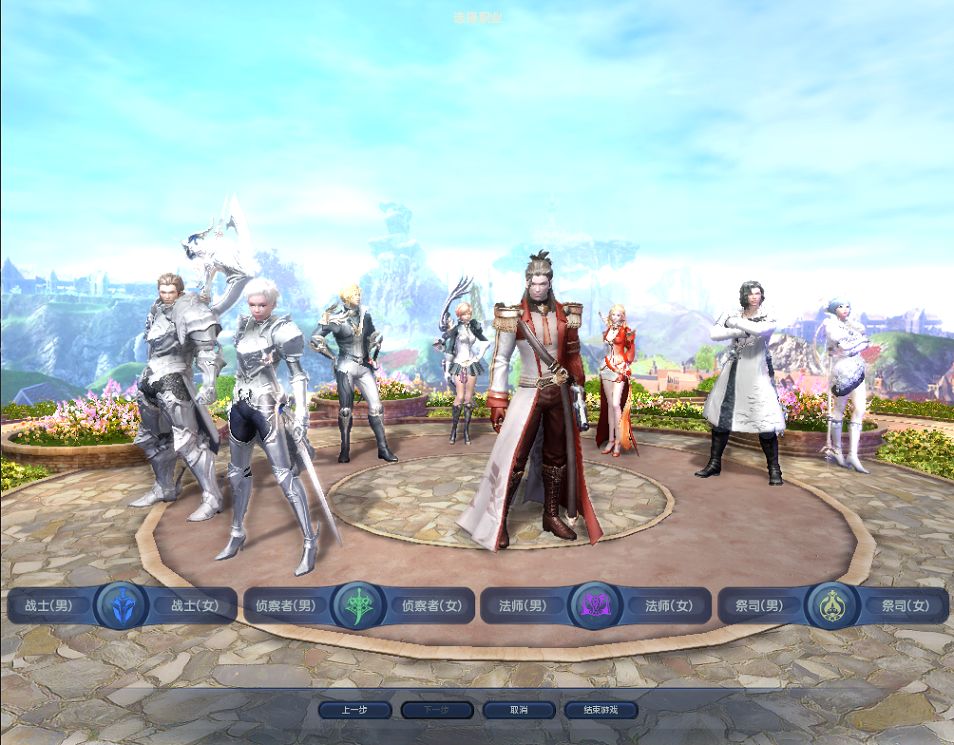Viewport: 954px width, 745px height.
Task: Choose the female Warrior class 战士(女)
Action: coord(194,606)
